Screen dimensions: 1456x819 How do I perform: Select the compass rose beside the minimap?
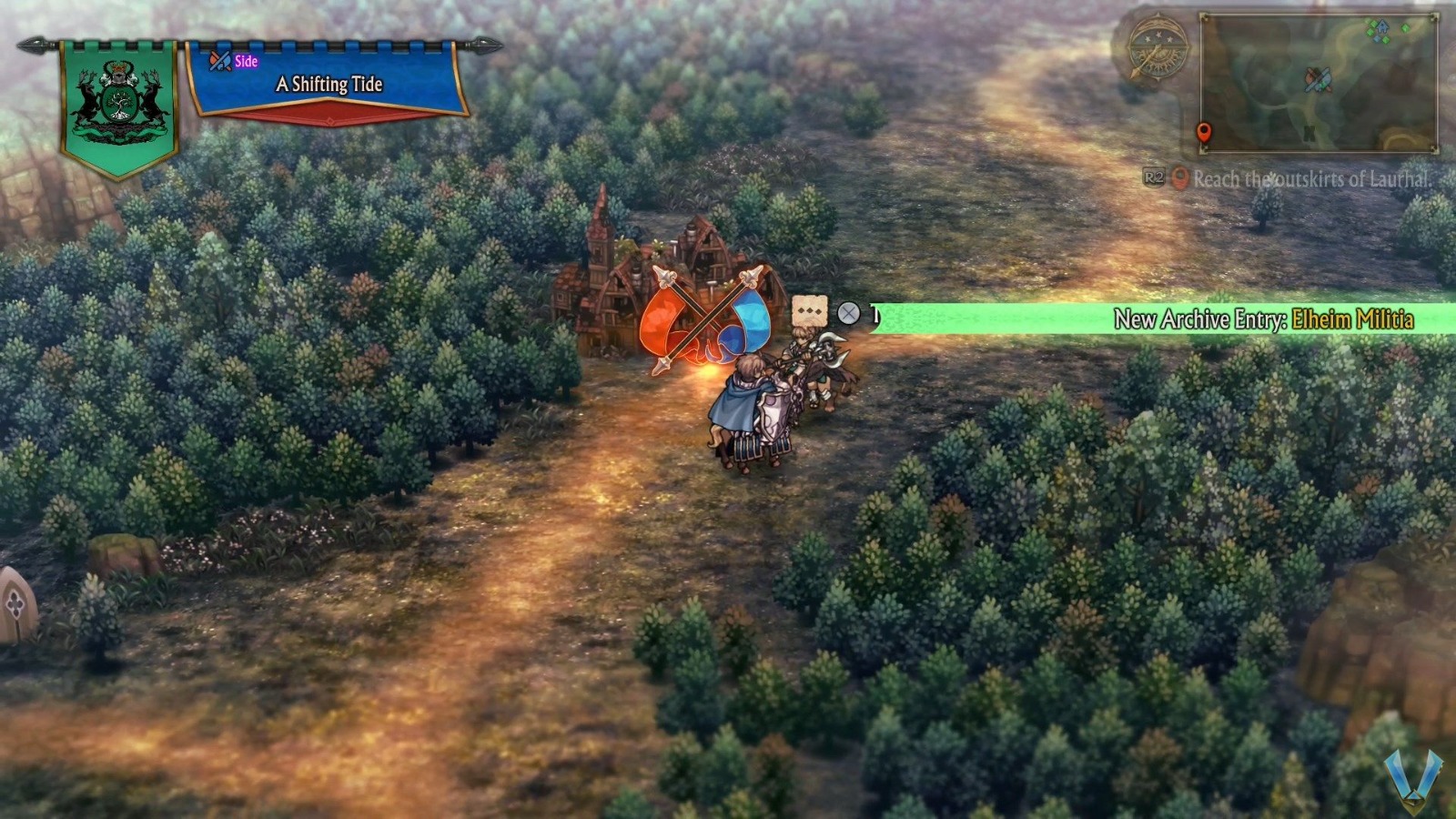1157,47
